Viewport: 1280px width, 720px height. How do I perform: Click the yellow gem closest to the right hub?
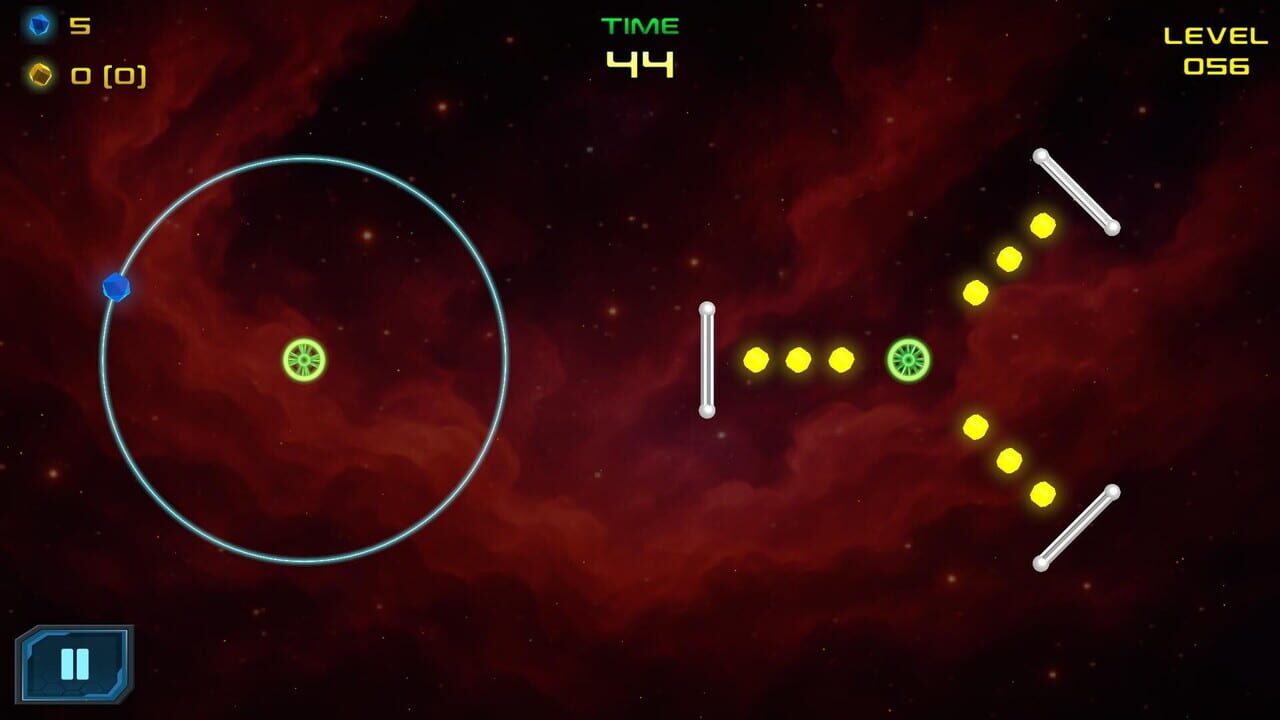839,358
